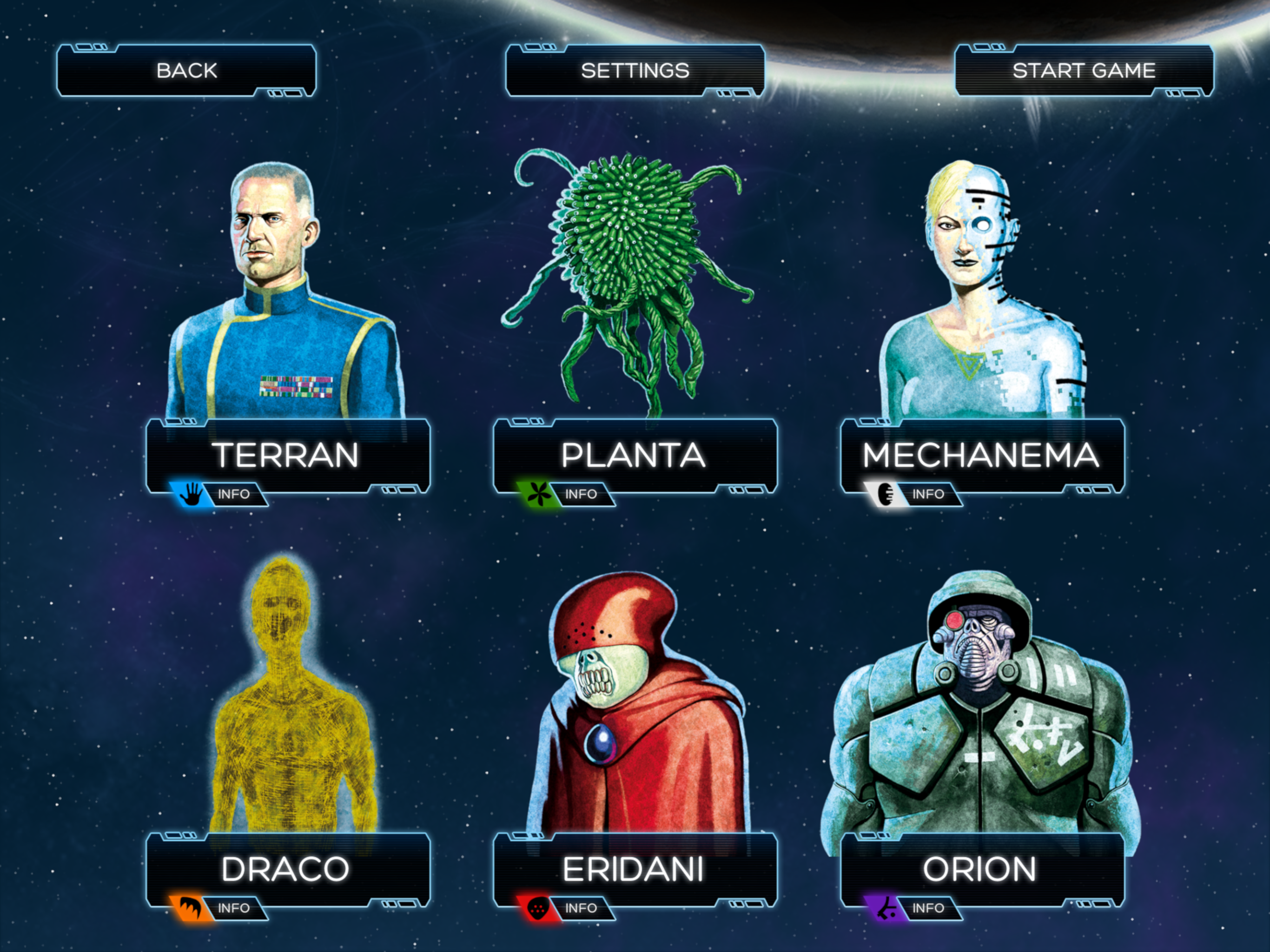The width and height of the screenshot is (1270, 952).
Task: View Orion INFO panel
Action: coord(928,908)
